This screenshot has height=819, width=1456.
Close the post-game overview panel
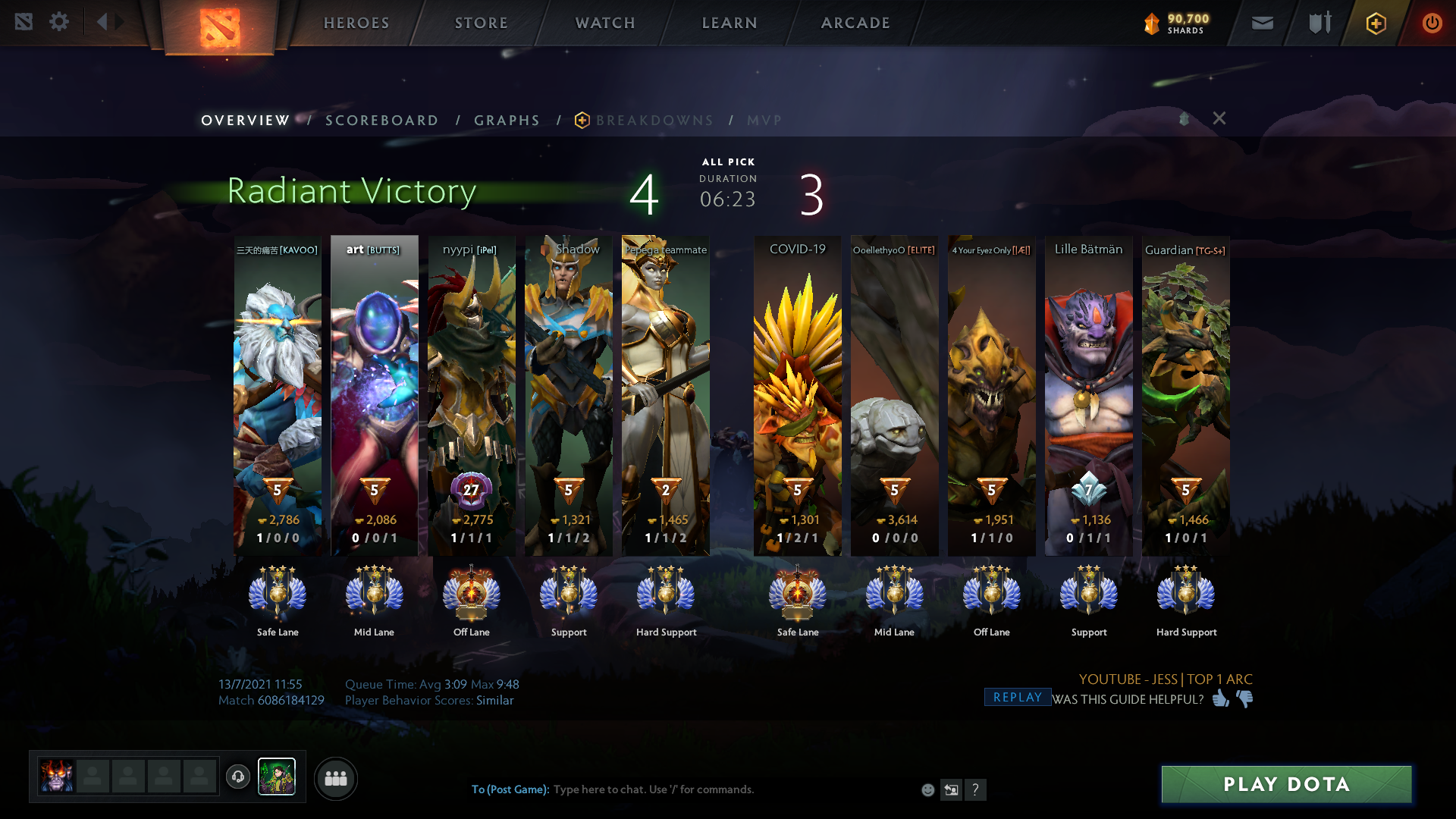pyautogui.click(x=1219, y=118)
